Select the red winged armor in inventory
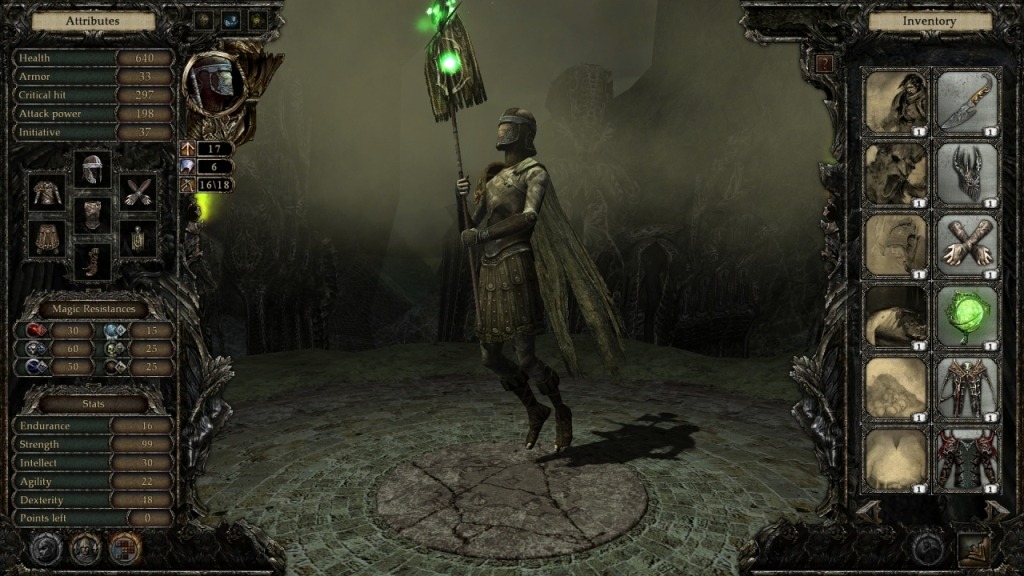This screenshot has width=1024, height=576. [x=967, y=387]
